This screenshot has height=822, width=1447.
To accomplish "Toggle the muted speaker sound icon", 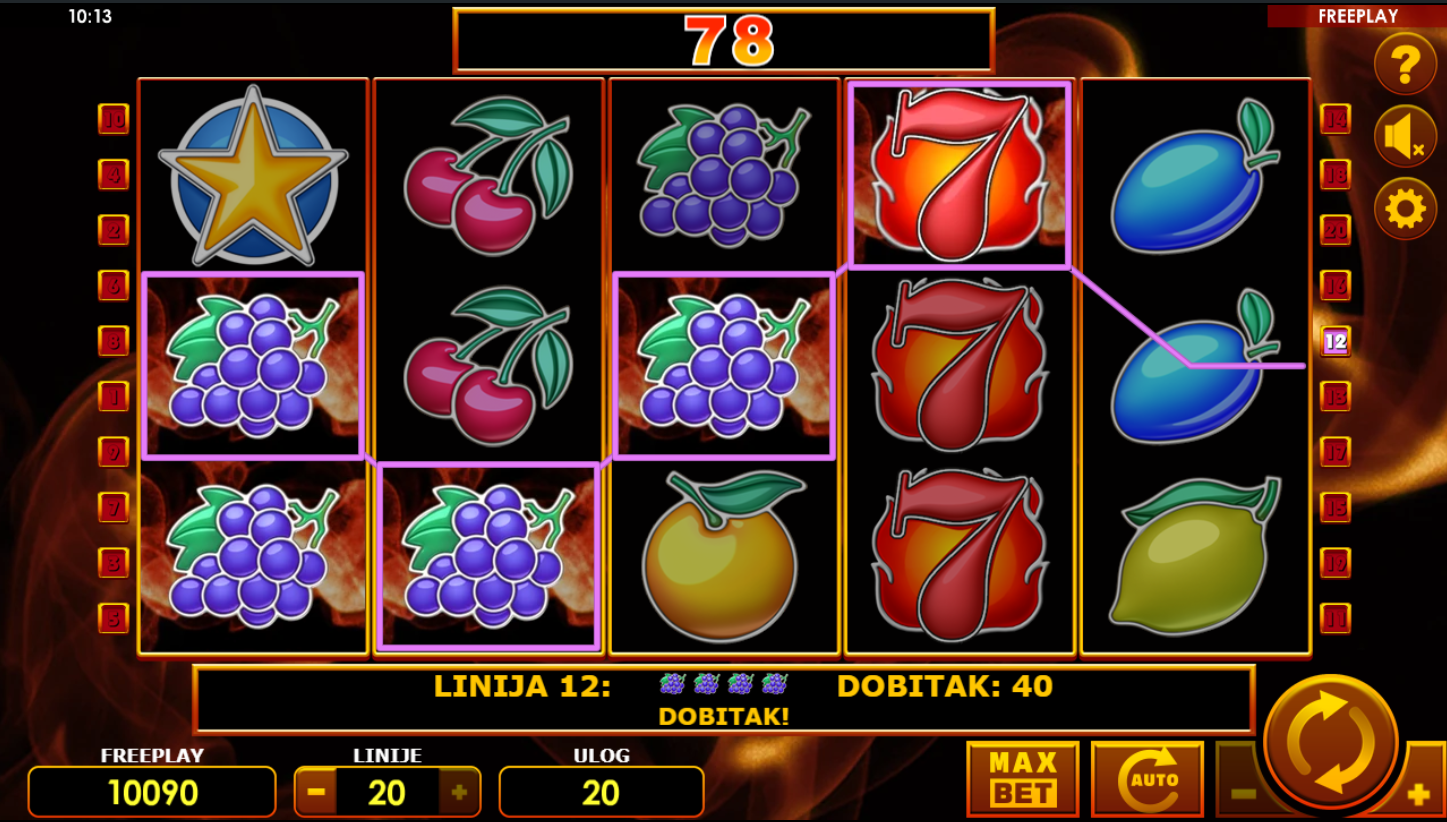I will pos(1404,137).
